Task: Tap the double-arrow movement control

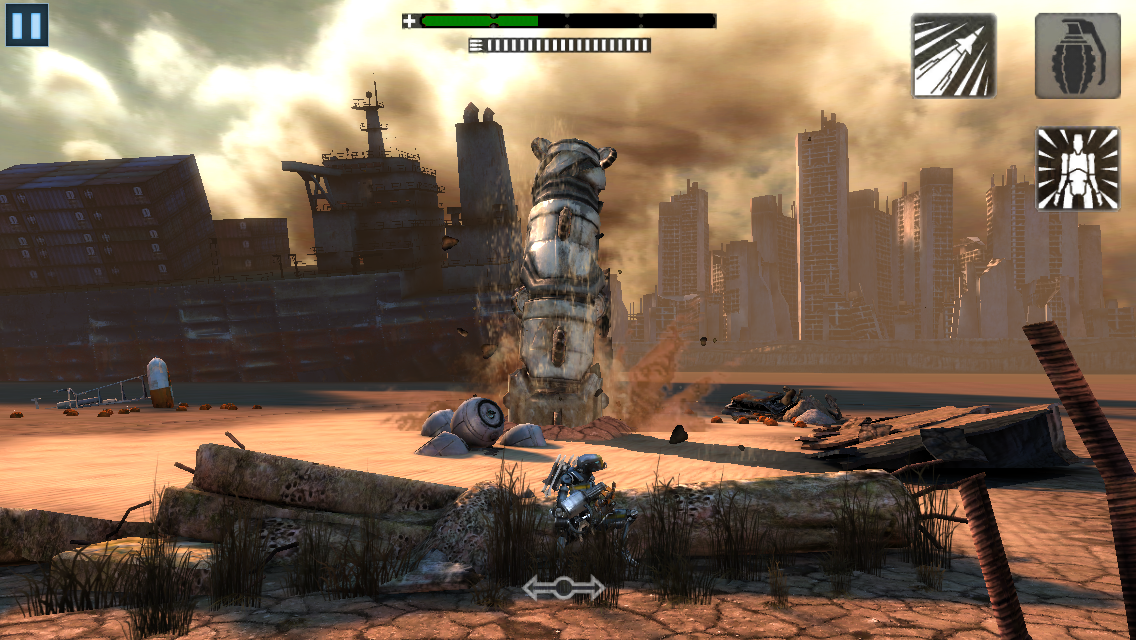Action: pos(563,588)
